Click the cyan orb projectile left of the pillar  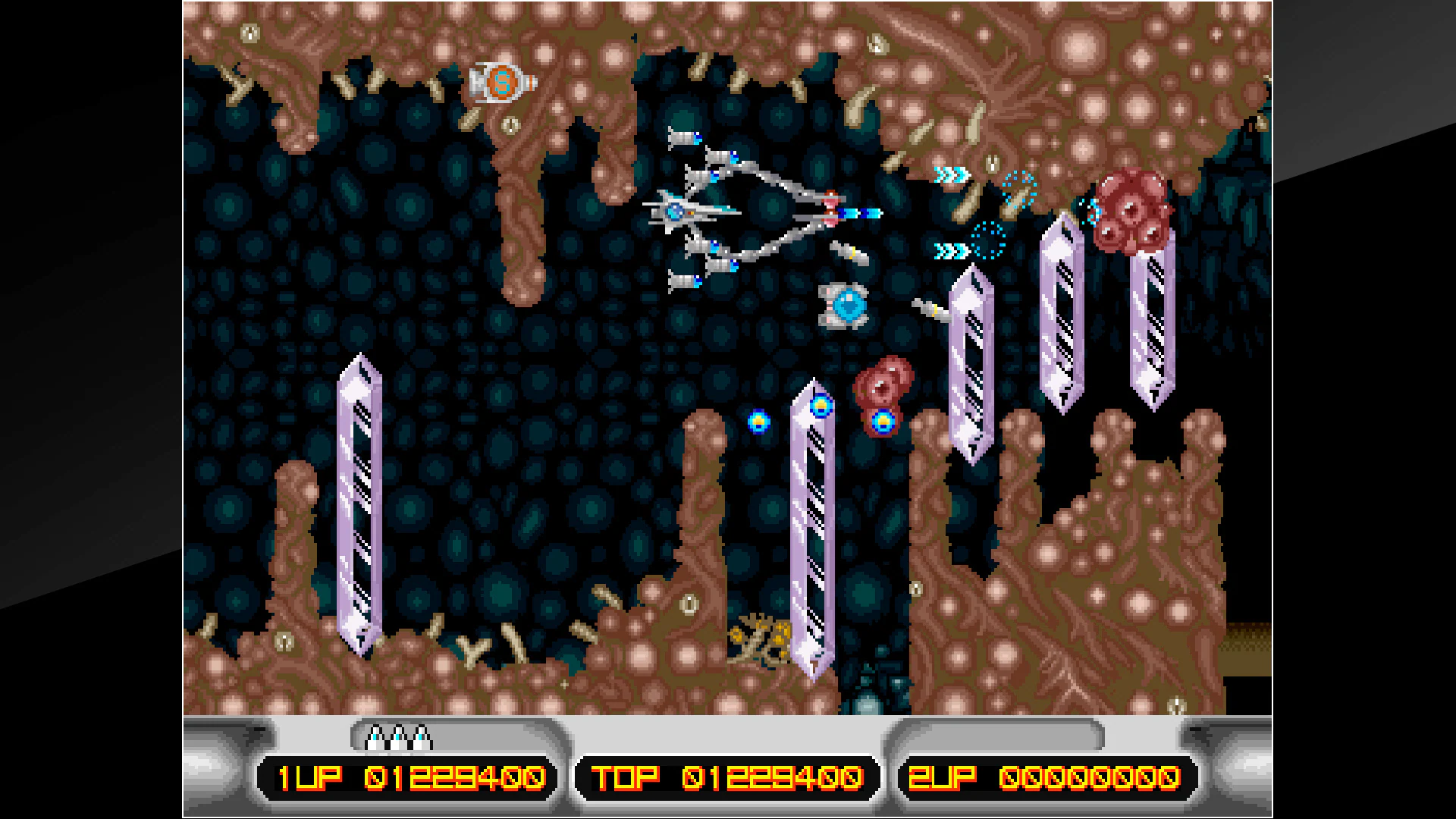click(x=758, y=423)
